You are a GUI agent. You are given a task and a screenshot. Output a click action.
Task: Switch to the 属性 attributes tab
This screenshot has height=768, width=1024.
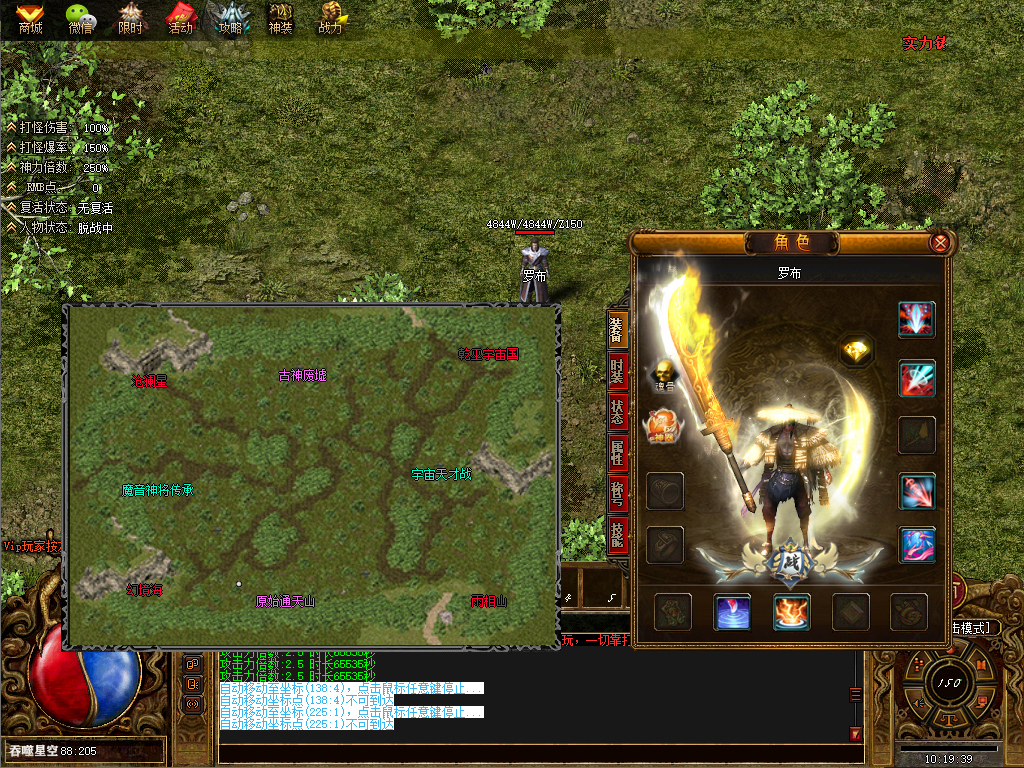(x=619, y=453)
